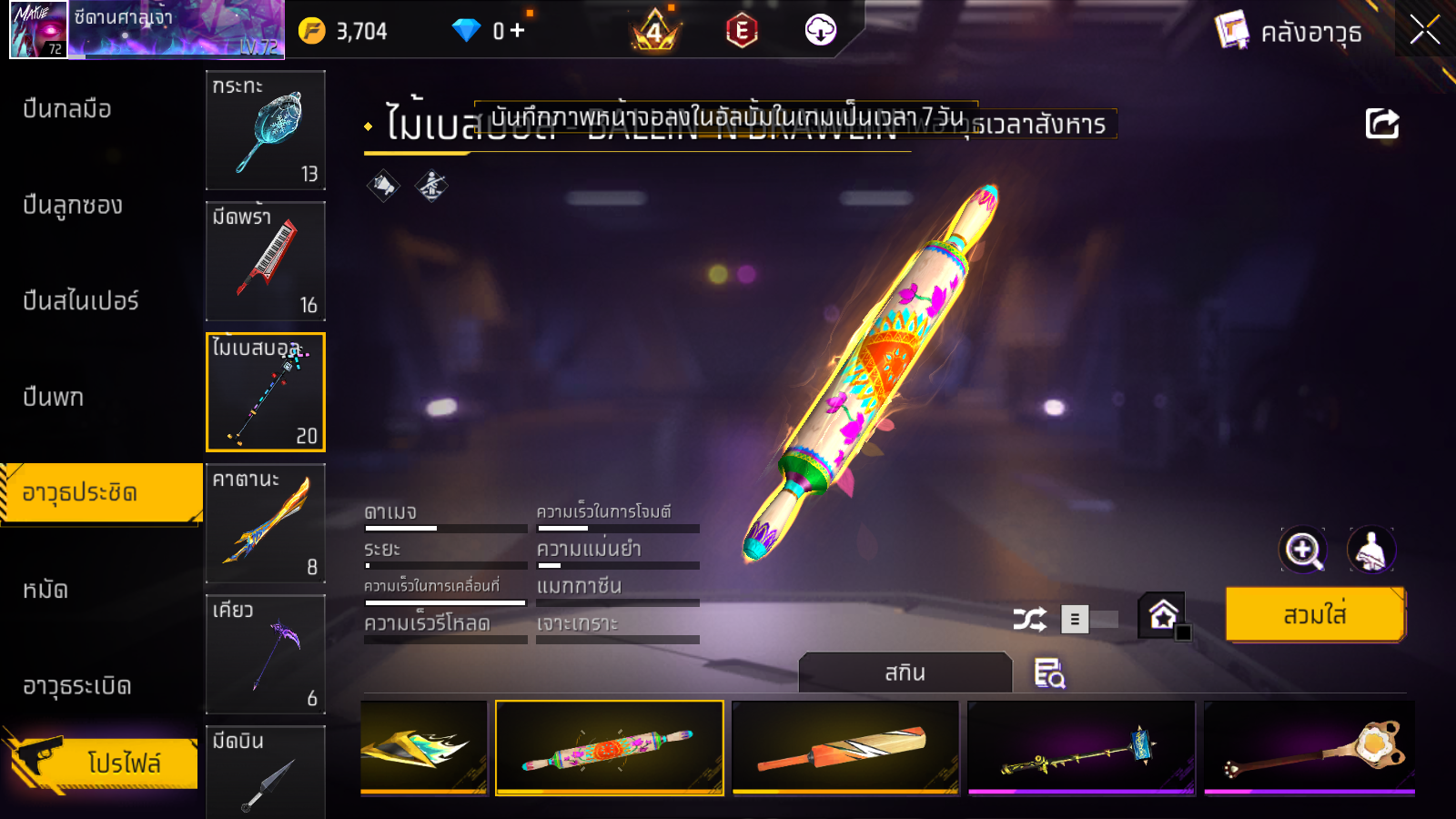Select the ปืนกลมือ weapon category

pyautogui.click(x=67, y=109)
